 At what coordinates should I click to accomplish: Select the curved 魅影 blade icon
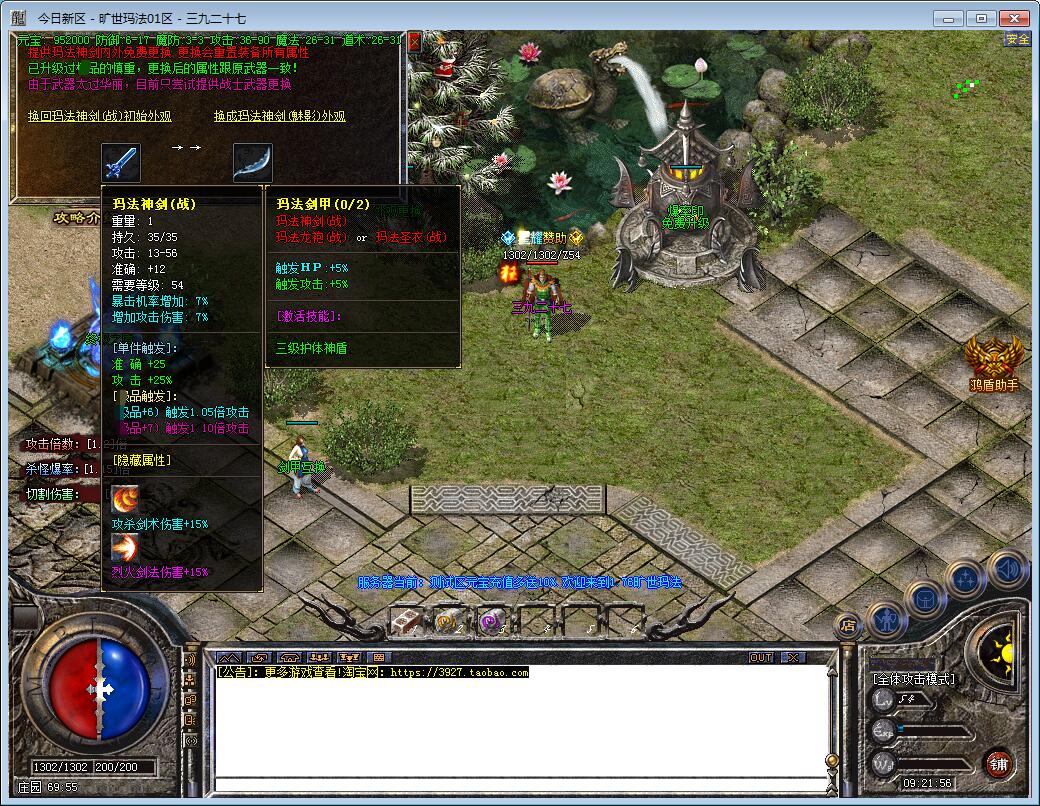click(x=252, y=162)
